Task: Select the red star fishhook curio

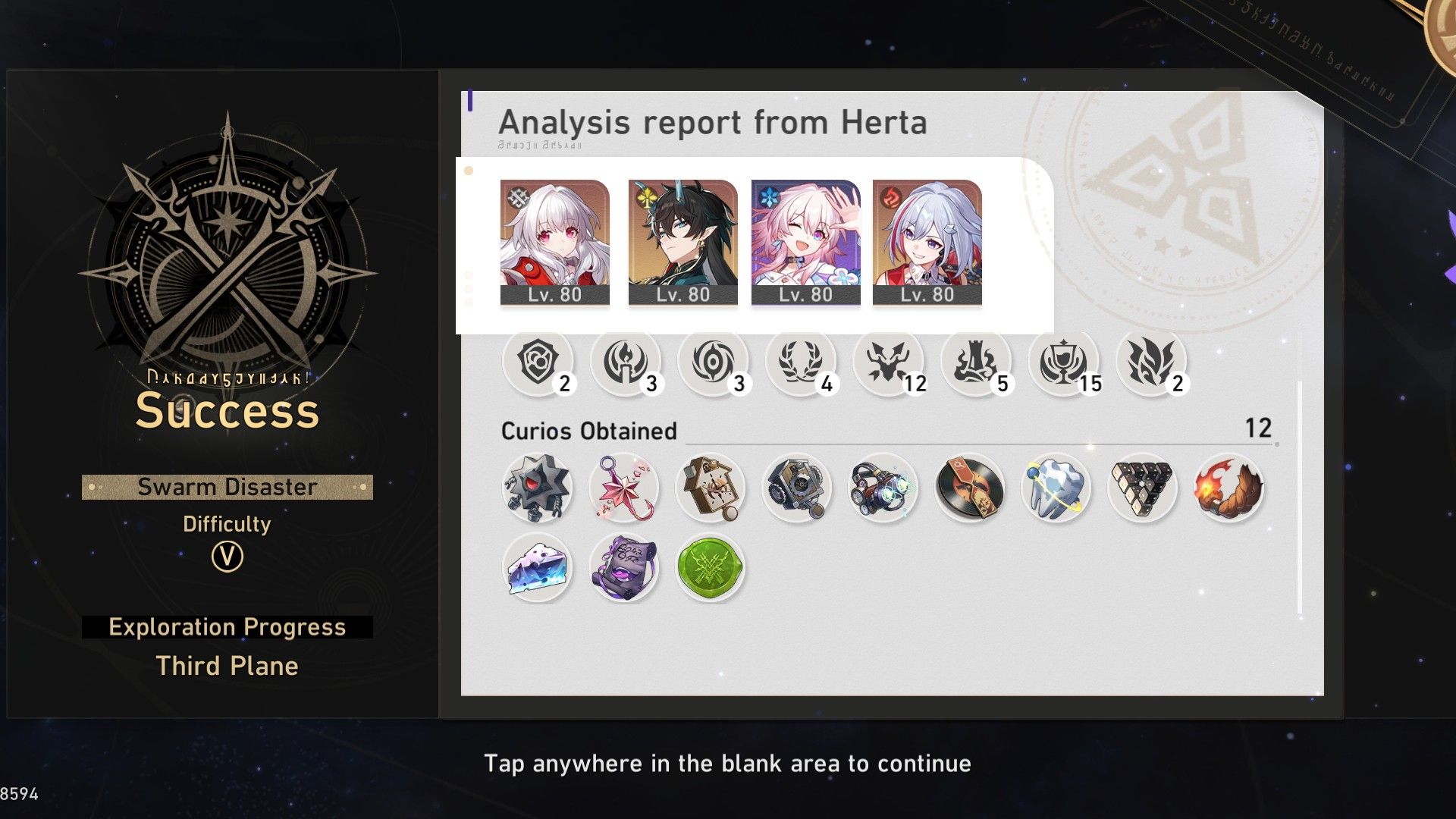Action: (x=625, y=489)
